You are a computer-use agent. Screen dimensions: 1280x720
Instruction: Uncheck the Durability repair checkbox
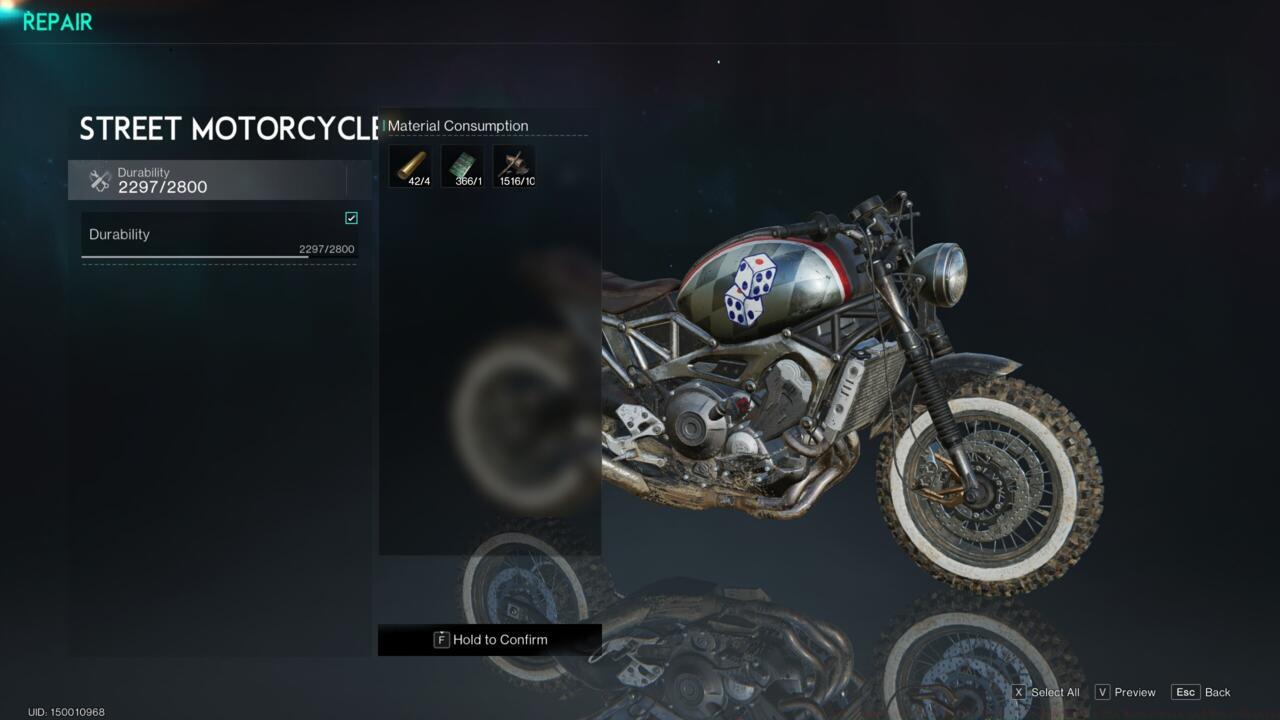(351, 218)
